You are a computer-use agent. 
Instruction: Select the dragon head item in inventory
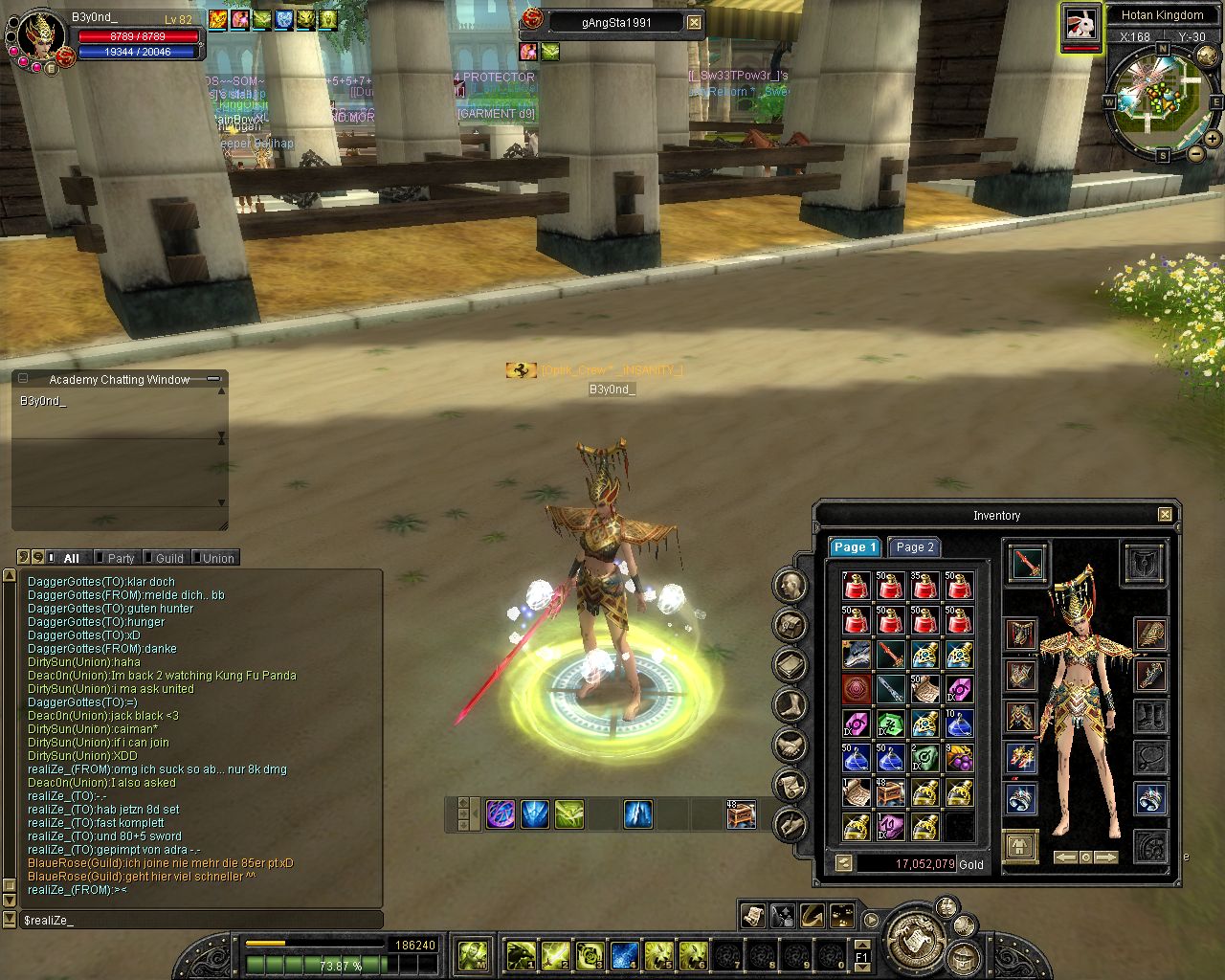coord(856,655)
